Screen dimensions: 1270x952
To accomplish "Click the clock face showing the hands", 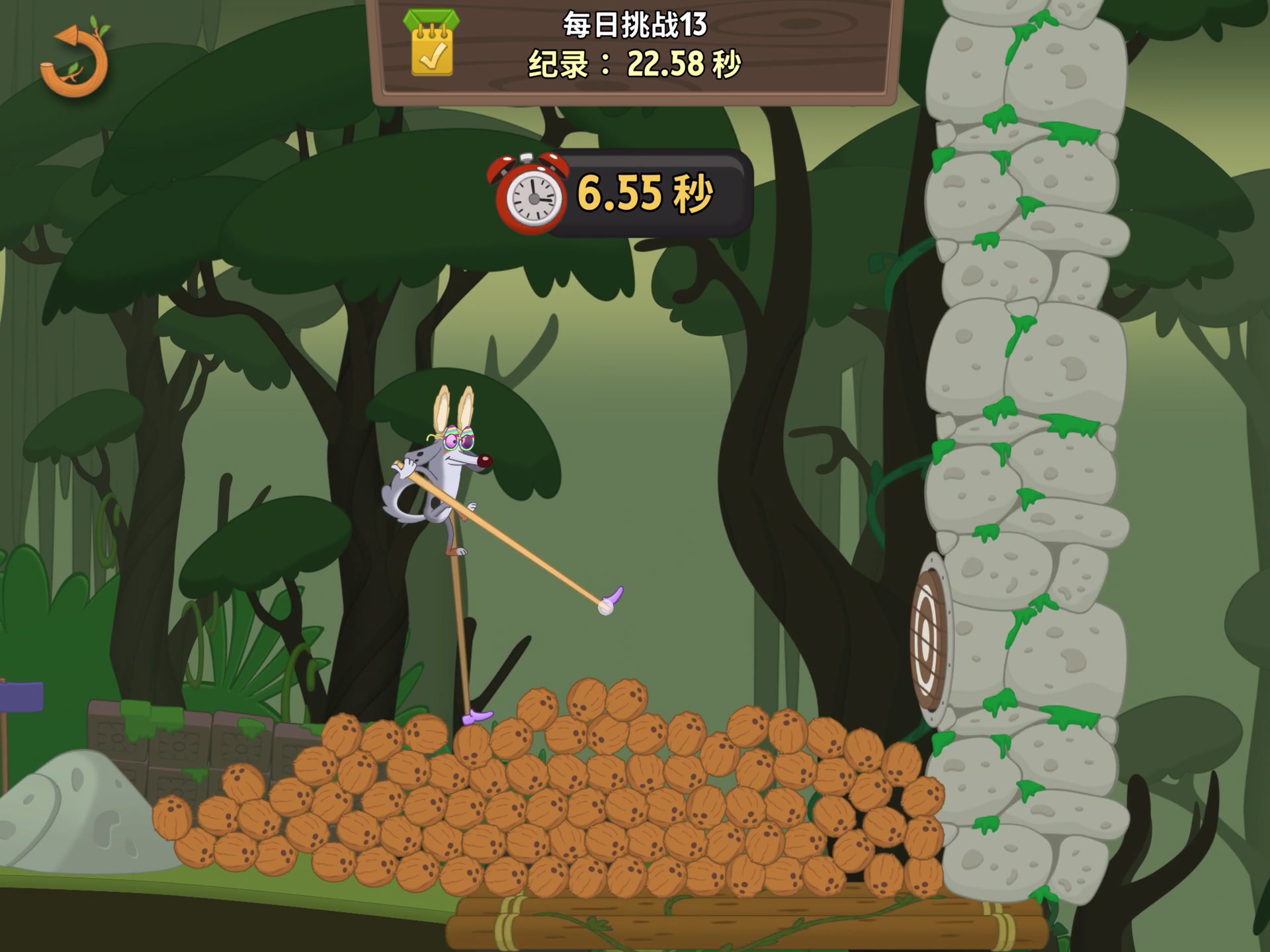I will [x=532, y=198].
